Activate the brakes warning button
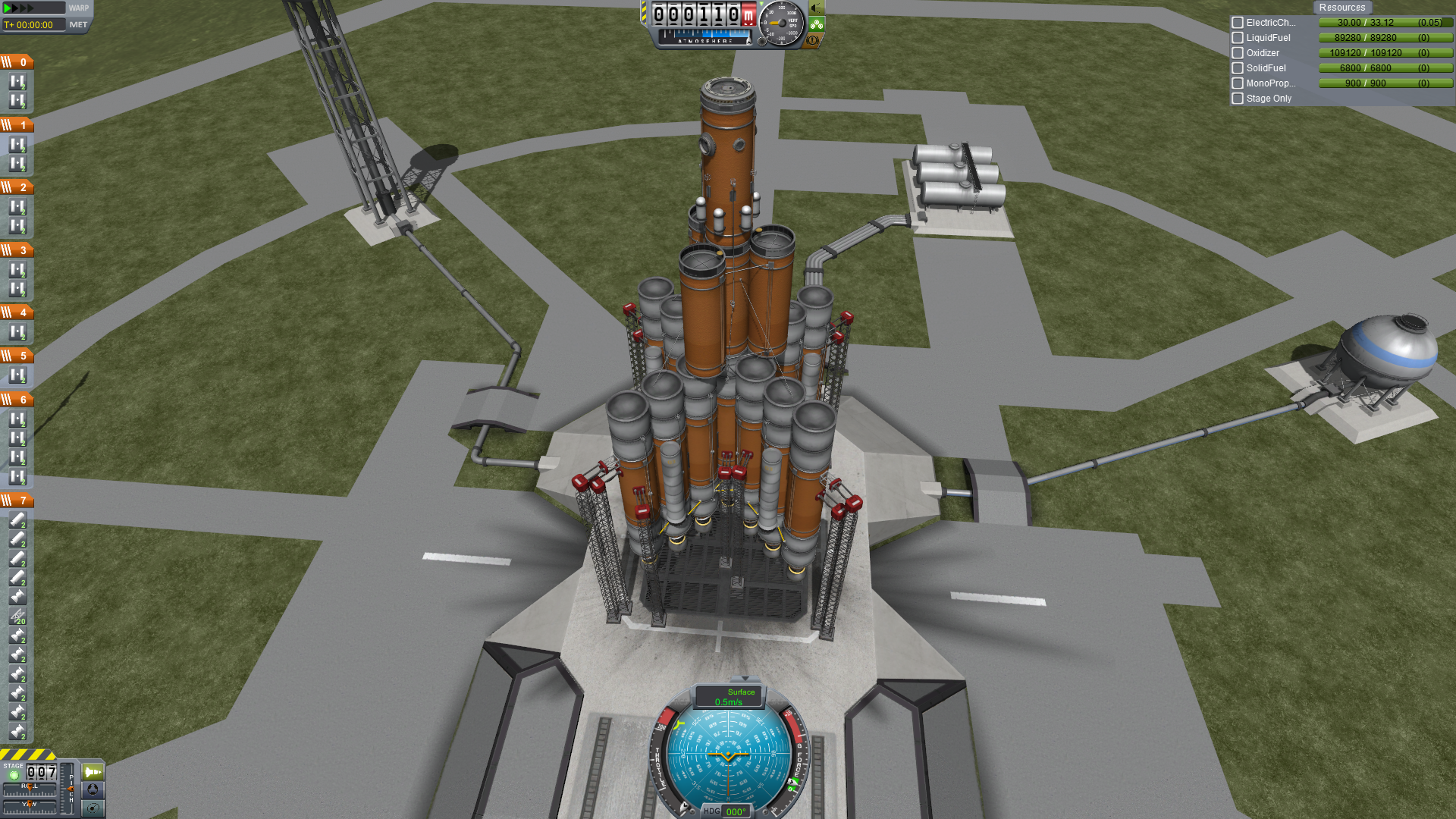The height and width of the screenshot is (819, 1456). tap(814, 40)
